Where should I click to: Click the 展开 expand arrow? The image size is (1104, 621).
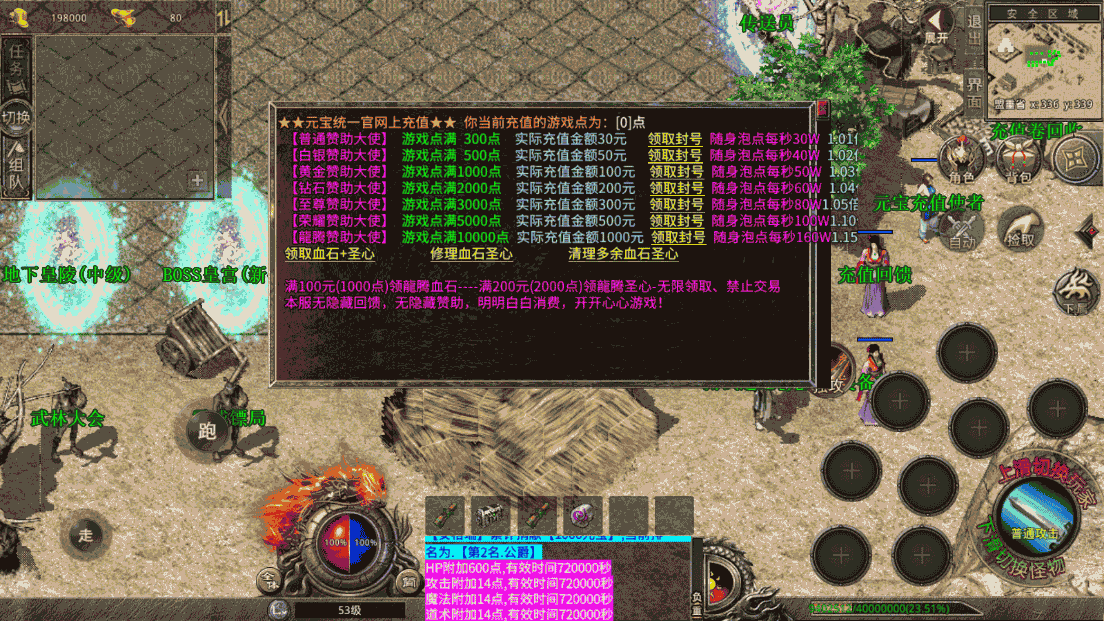(x=937, y=24)
